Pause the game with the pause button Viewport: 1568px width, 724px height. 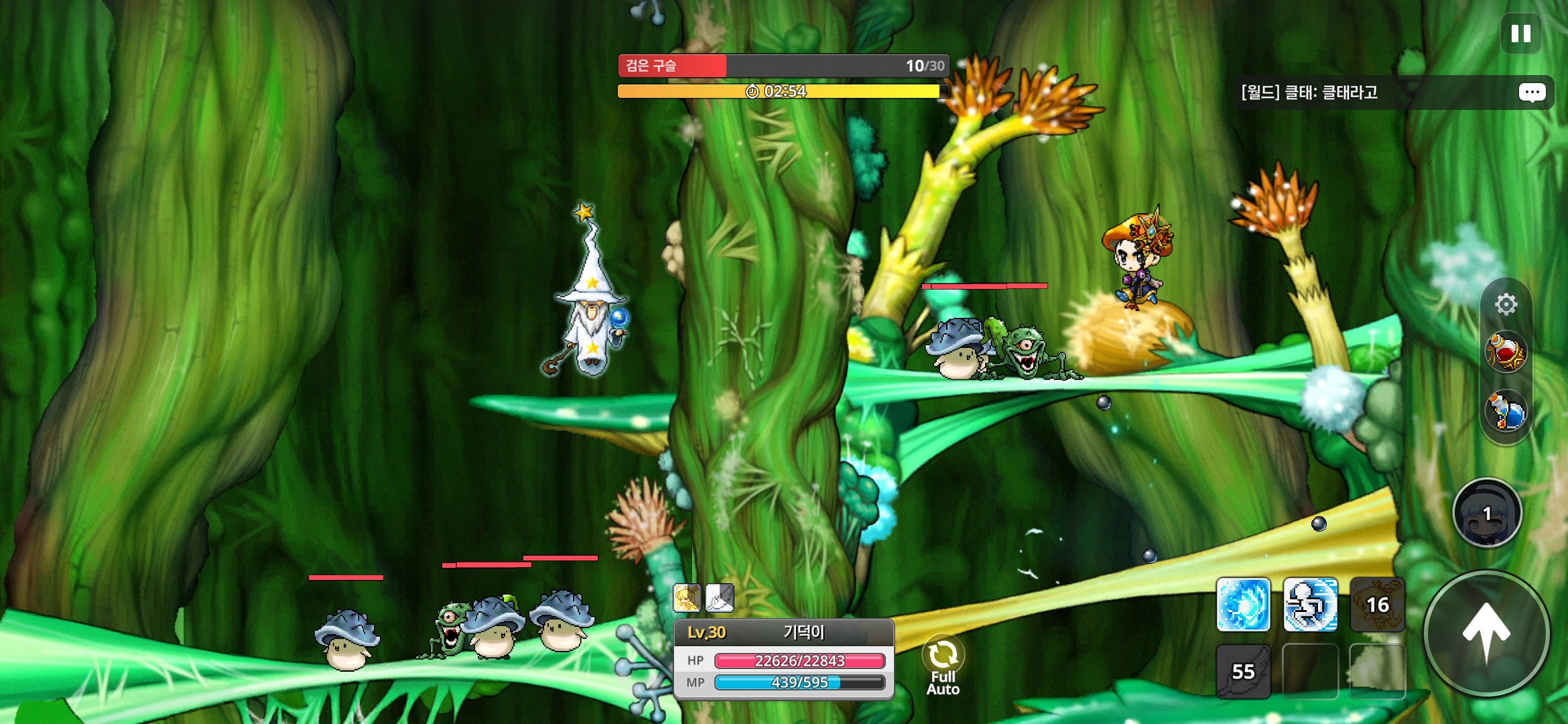point(1520,34)
